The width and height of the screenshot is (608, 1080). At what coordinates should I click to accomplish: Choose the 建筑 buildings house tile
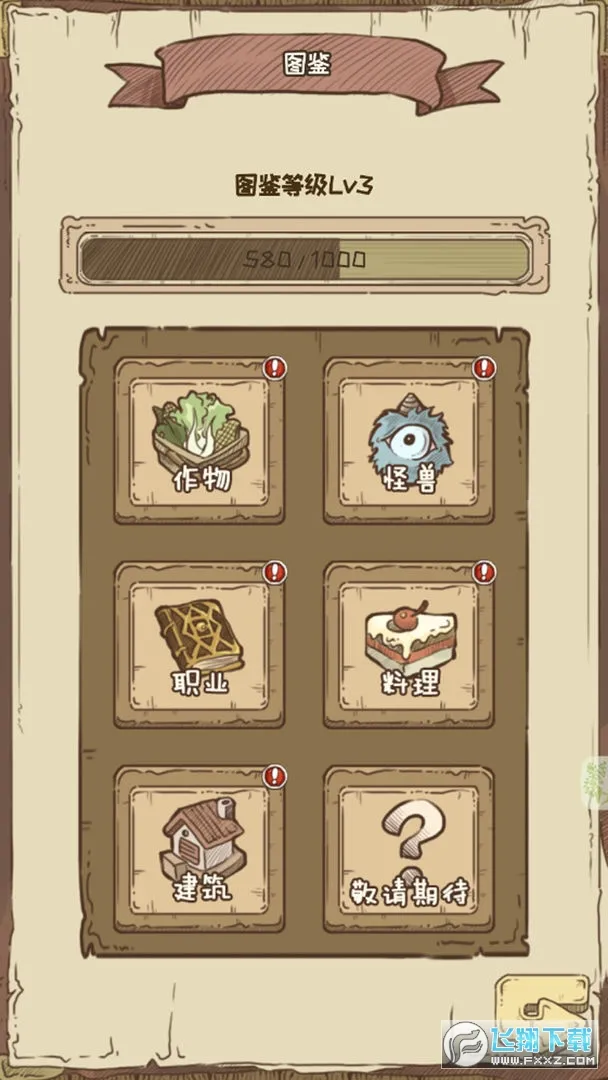pyautogui.click(x=199, y=849)
